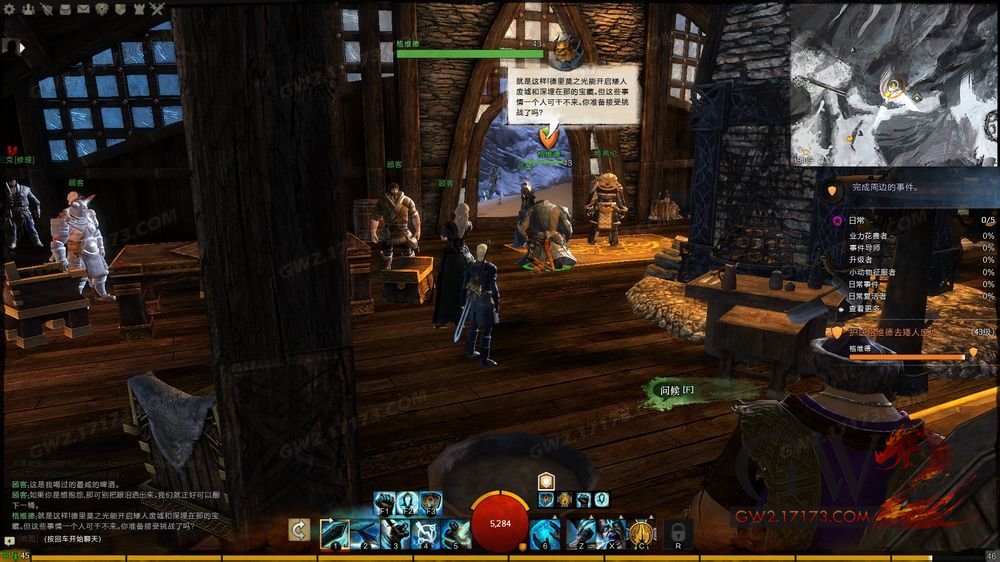Expand the 查看更多 daily achievements entry
1000x562 pixels.
[x=866, y=310]
